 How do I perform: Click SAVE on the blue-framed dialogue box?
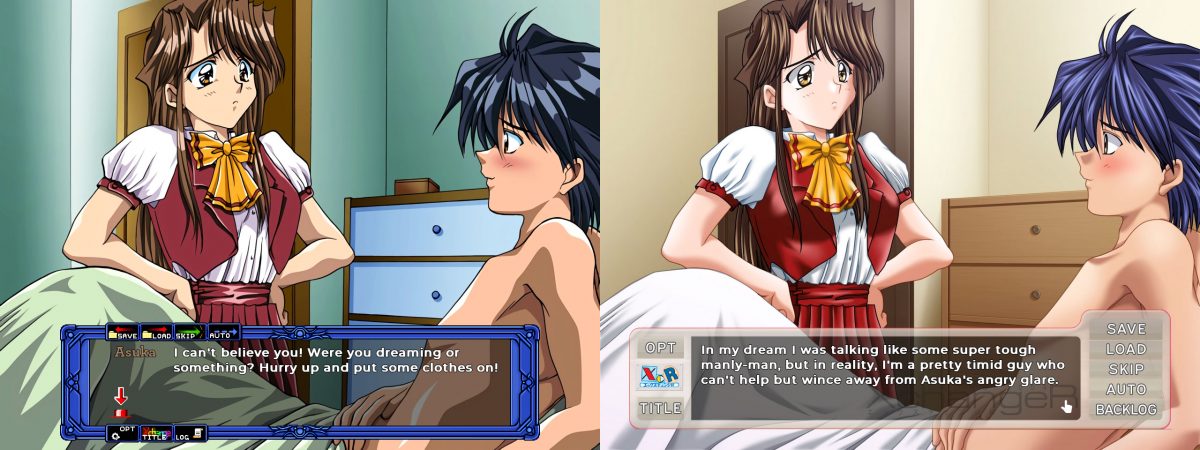tap(123, 332)
